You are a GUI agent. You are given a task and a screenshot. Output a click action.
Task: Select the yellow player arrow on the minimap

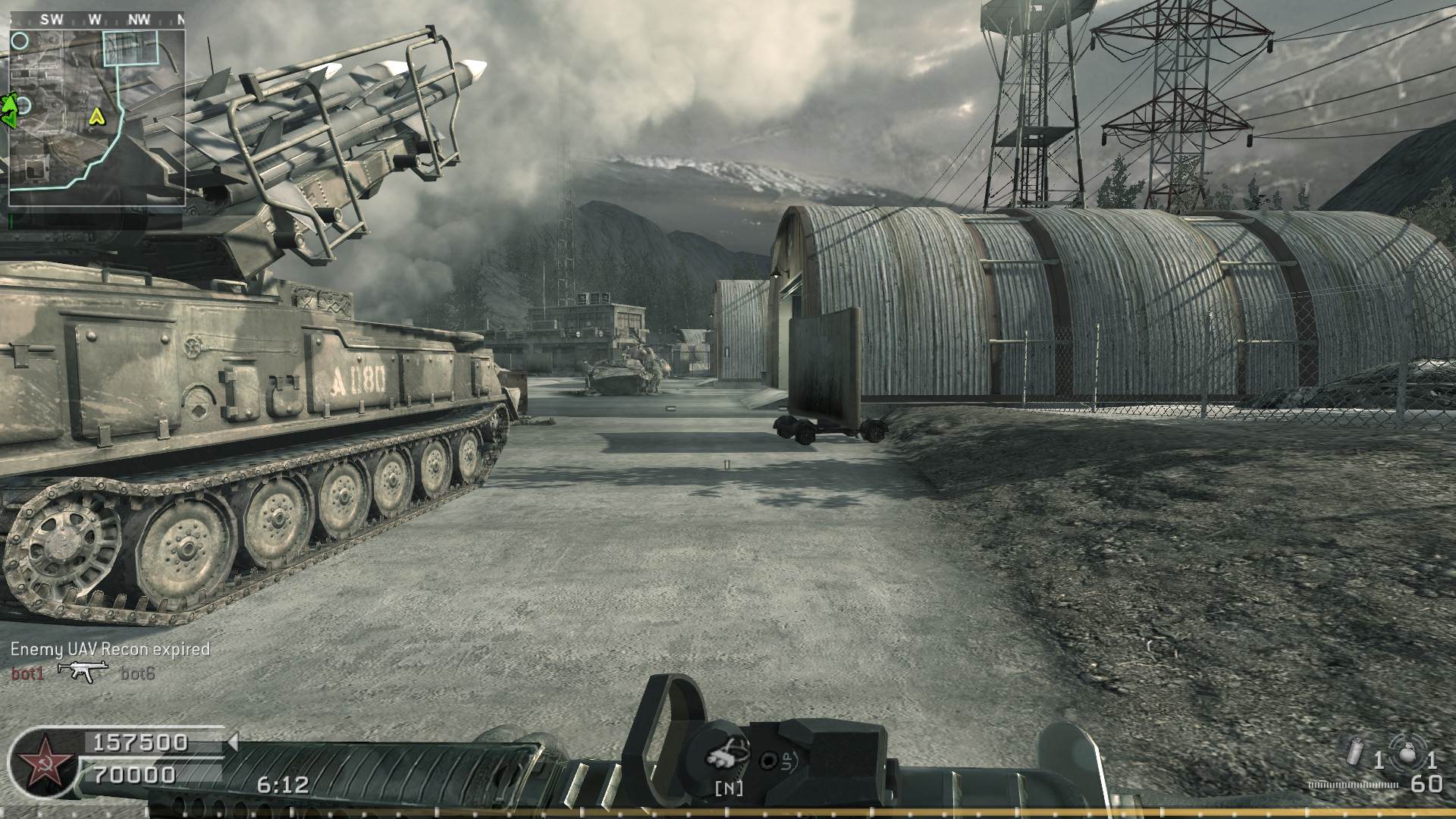(96, 116)
